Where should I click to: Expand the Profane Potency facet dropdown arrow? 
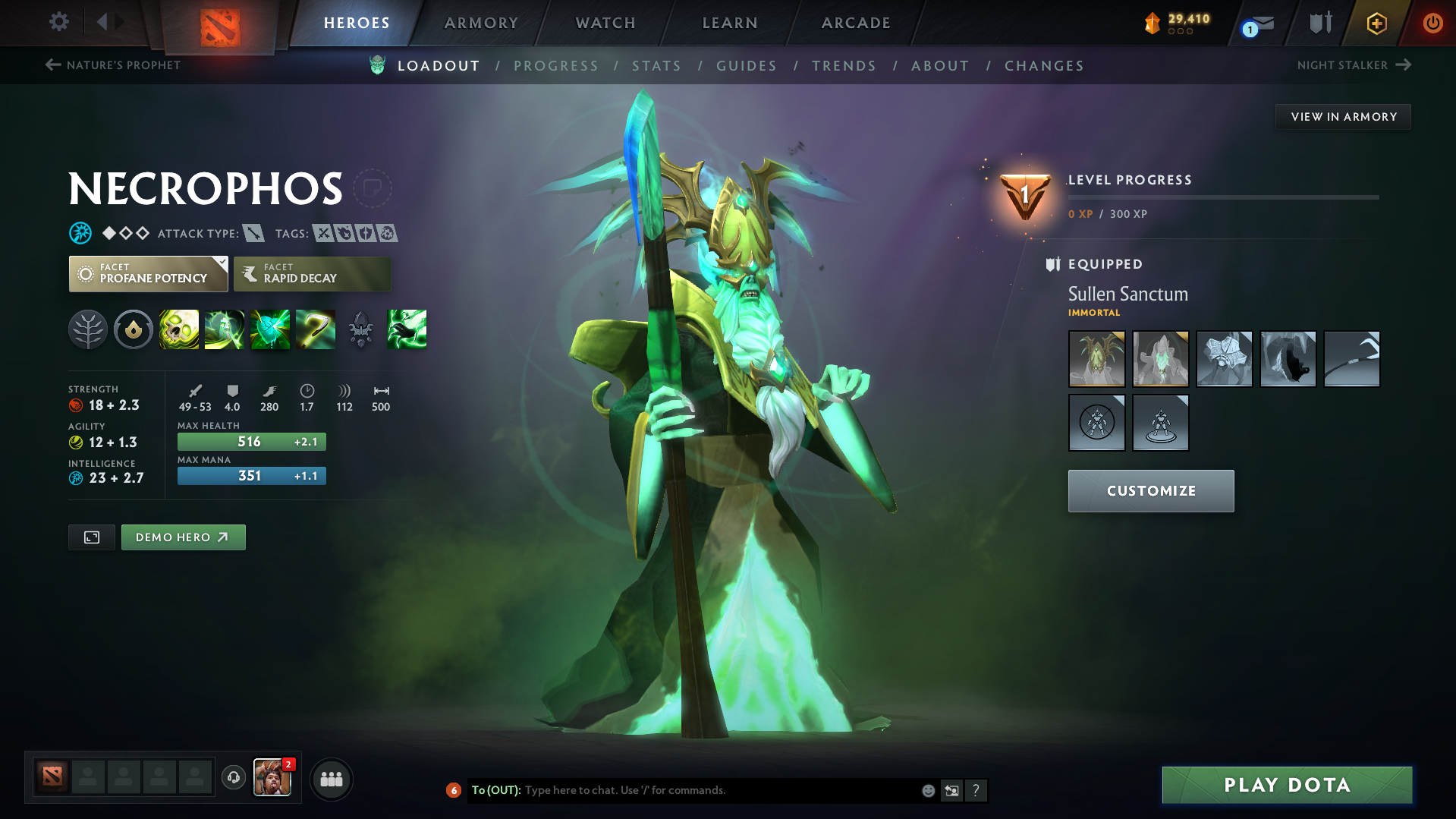click(221, 264)
